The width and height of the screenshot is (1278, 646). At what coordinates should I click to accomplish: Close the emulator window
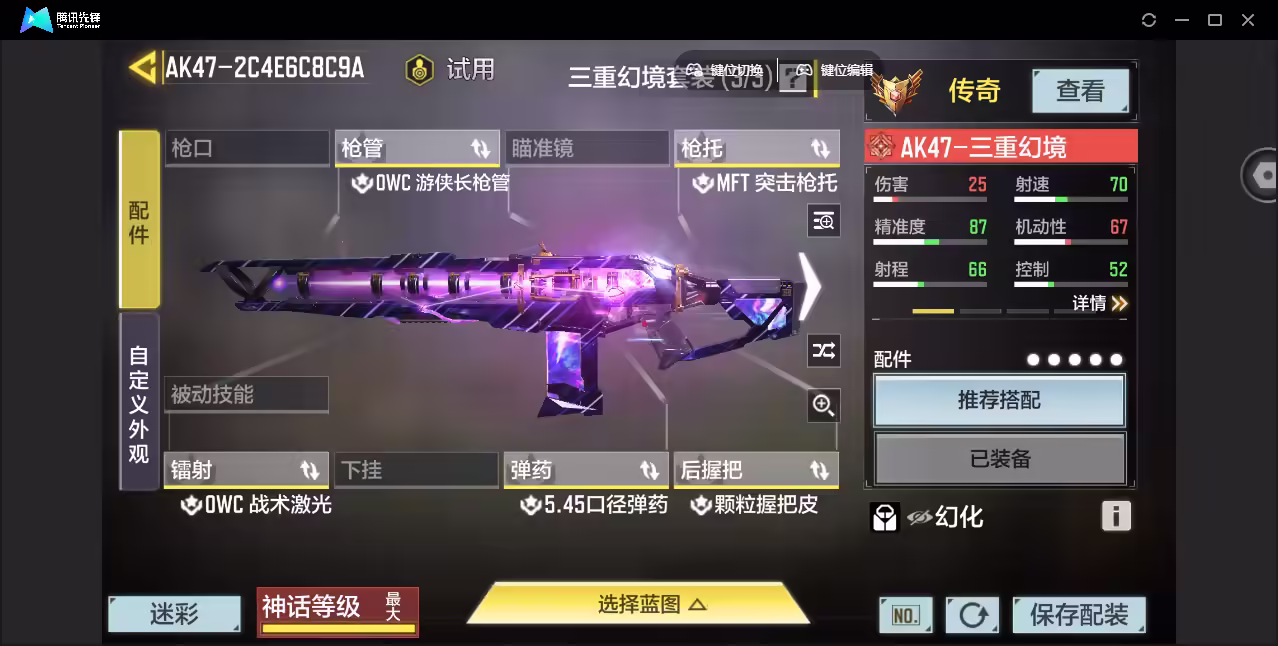(1248, 20)
